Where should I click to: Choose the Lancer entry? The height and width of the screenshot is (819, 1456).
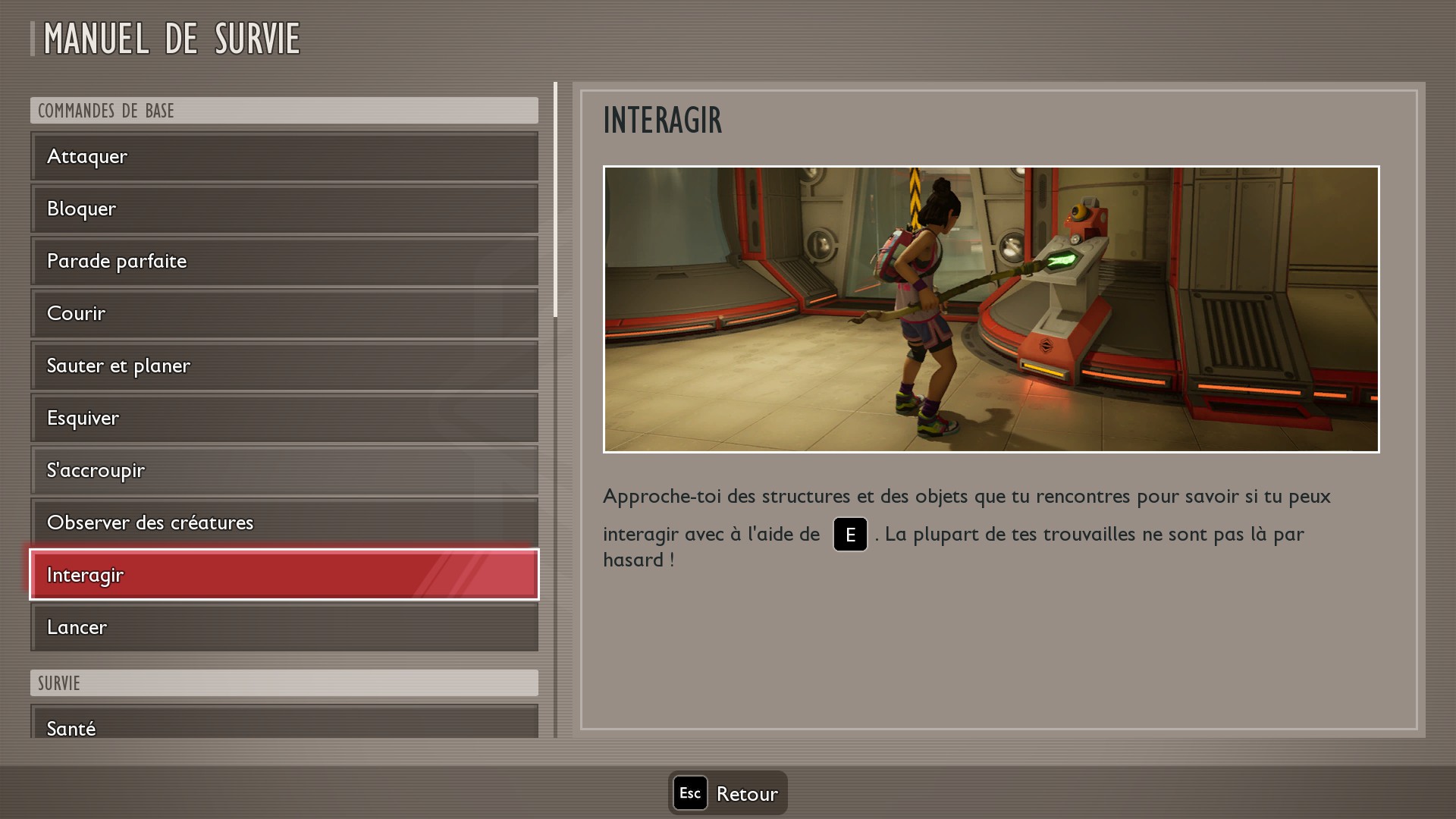pos(284,627)
